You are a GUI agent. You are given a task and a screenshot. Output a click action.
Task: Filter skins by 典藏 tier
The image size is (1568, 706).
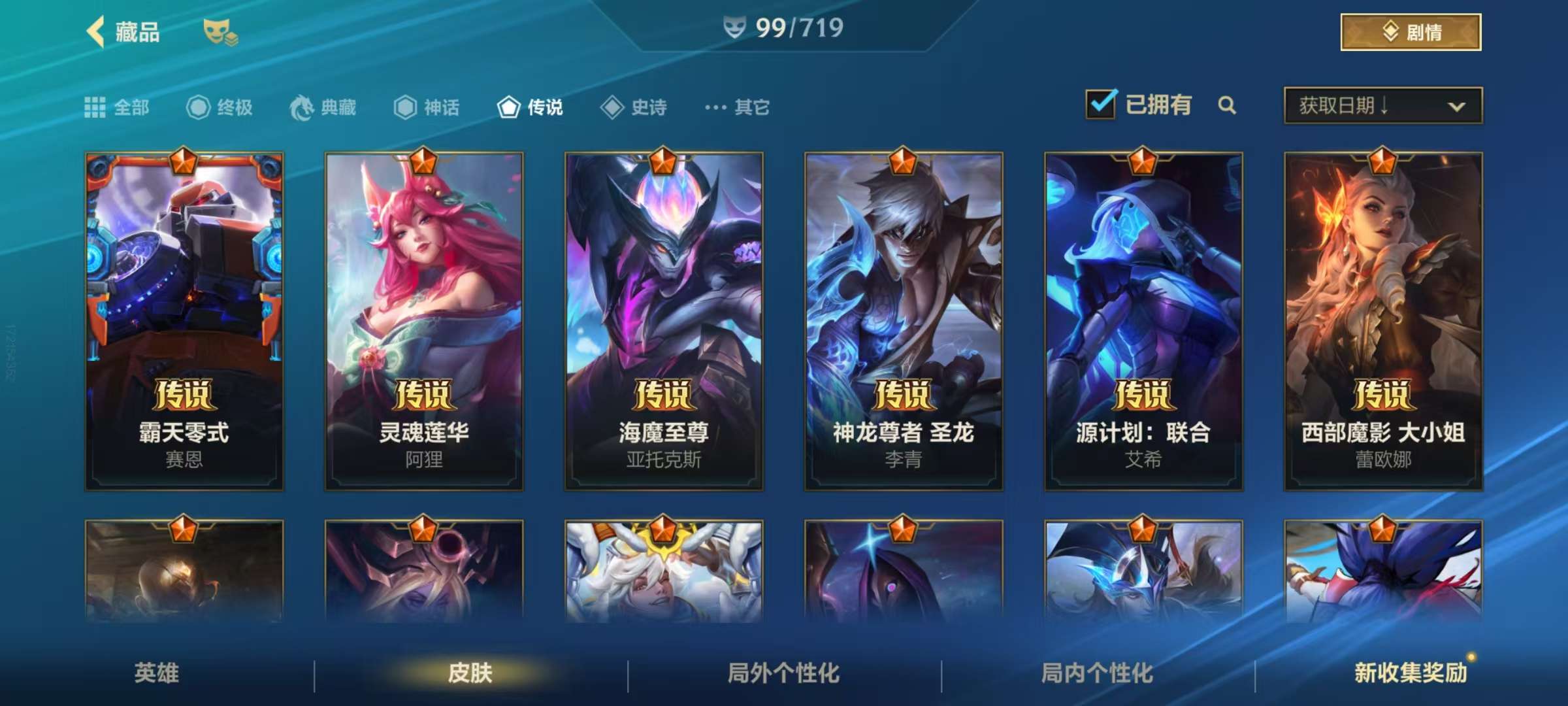pyautogui.click(x=323, y=107)
